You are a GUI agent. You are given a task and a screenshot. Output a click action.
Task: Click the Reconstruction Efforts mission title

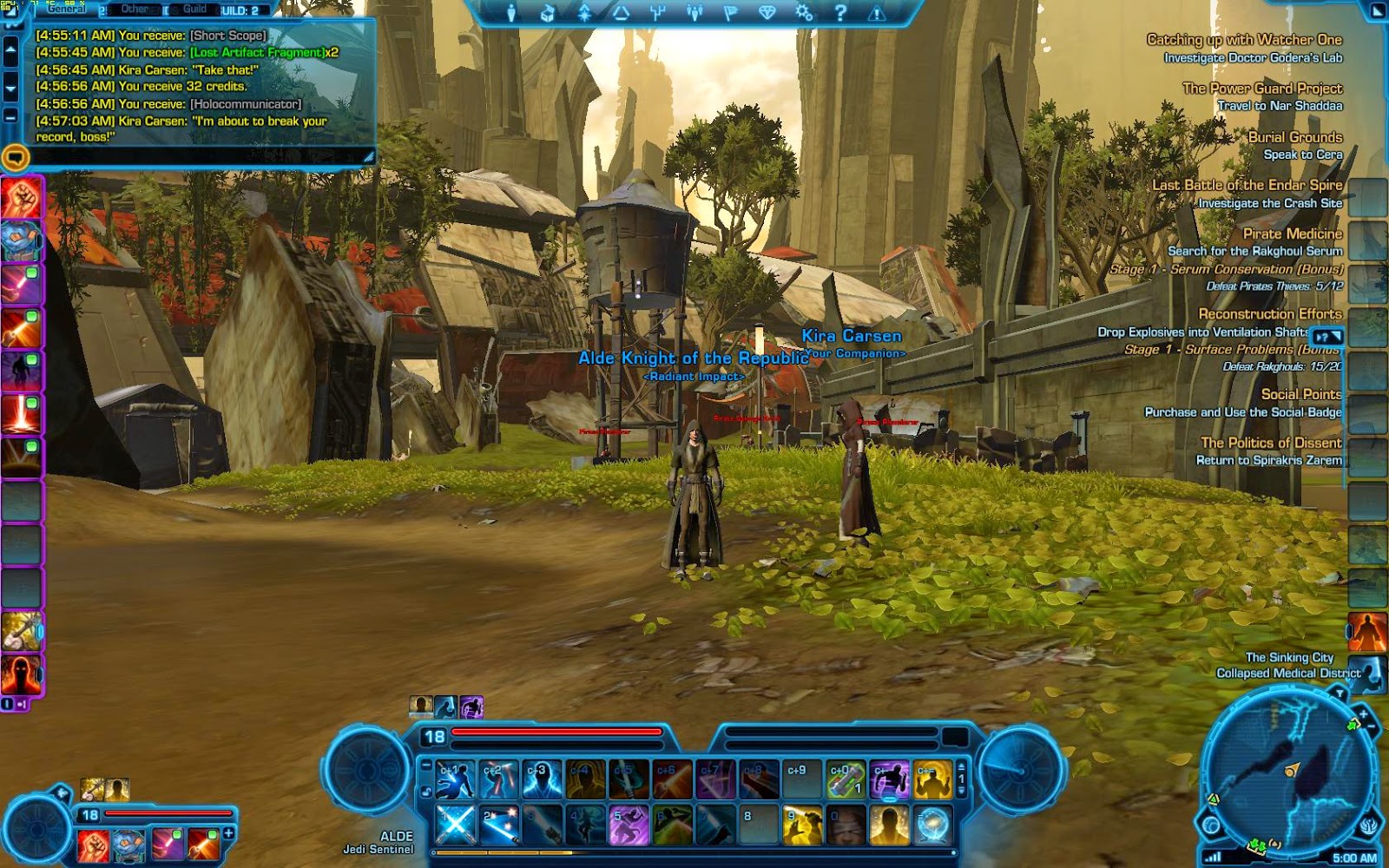coord(1269,314)
